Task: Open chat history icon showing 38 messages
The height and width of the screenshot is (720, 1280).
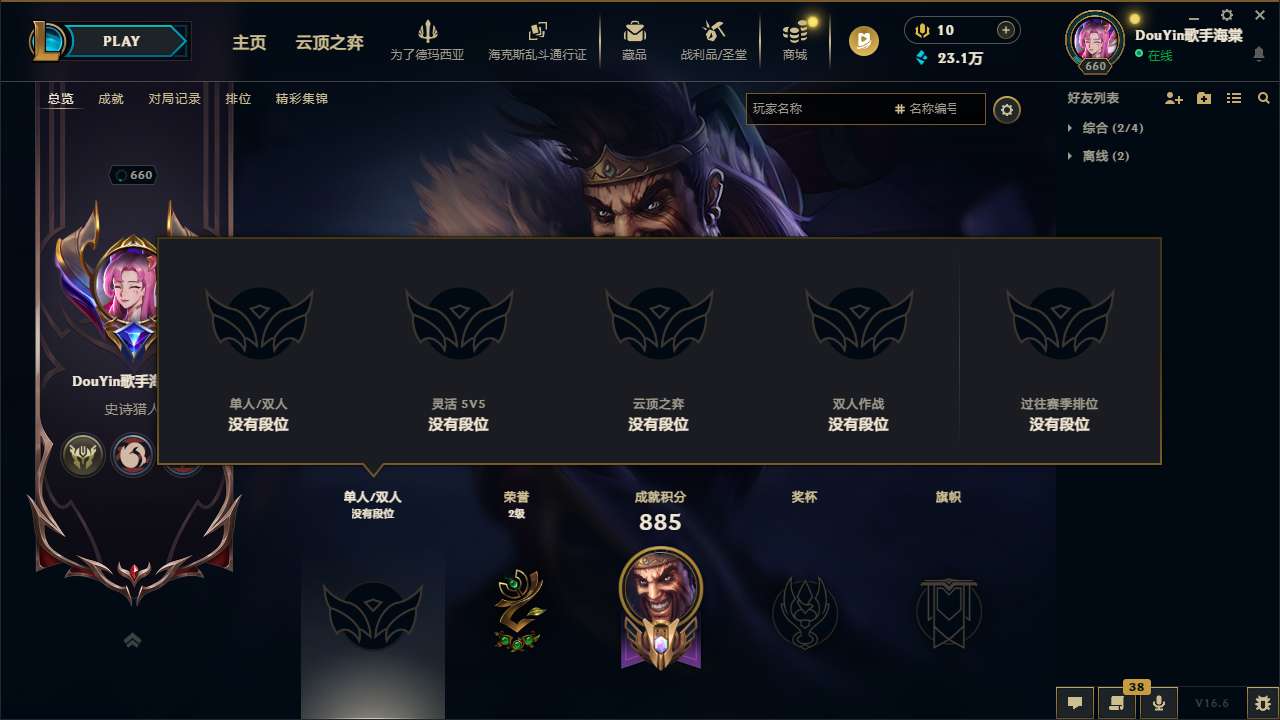Action: [1116, 703]
